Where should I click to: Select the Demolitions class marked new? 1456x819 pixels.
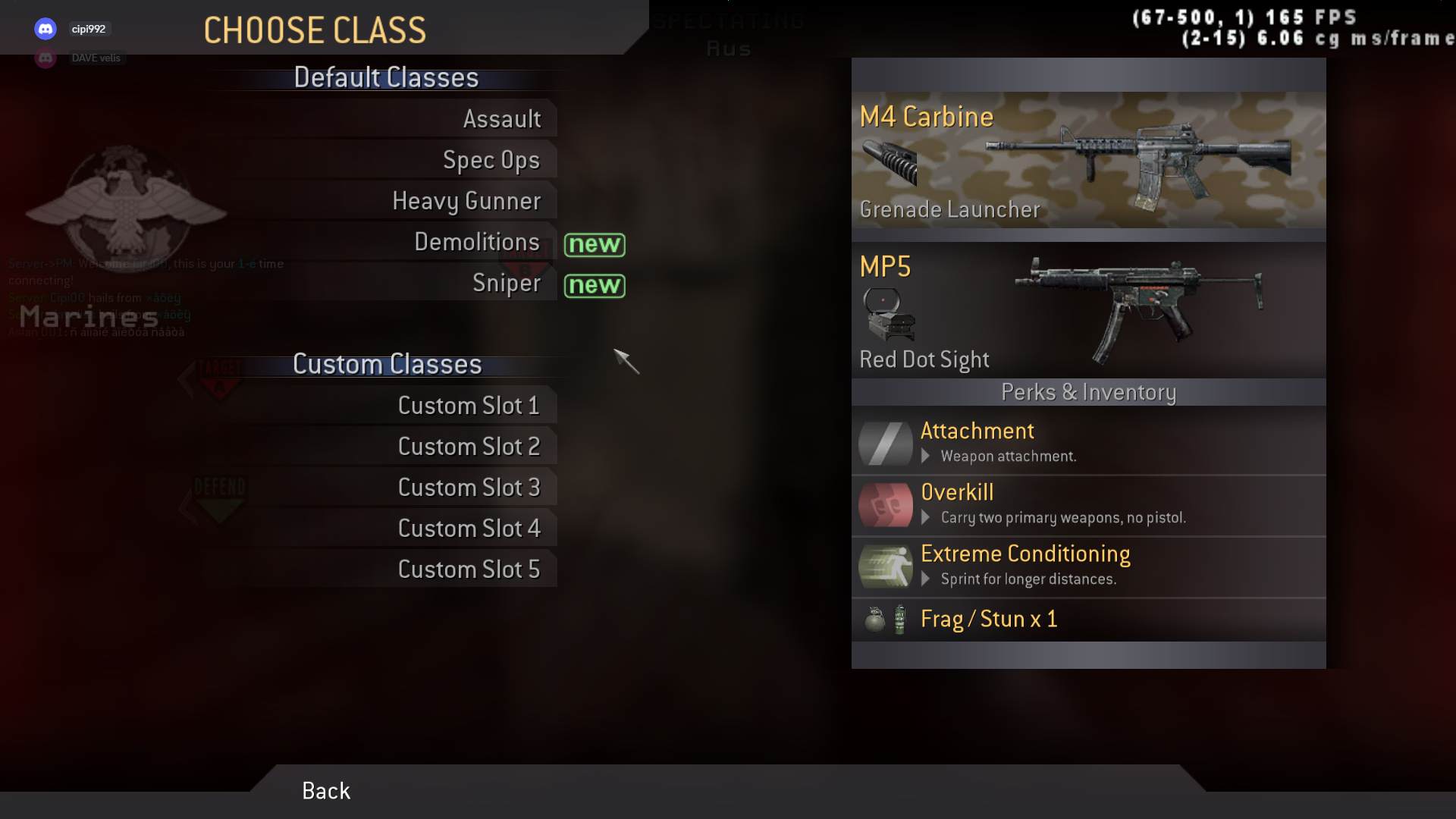click(478, 242)
